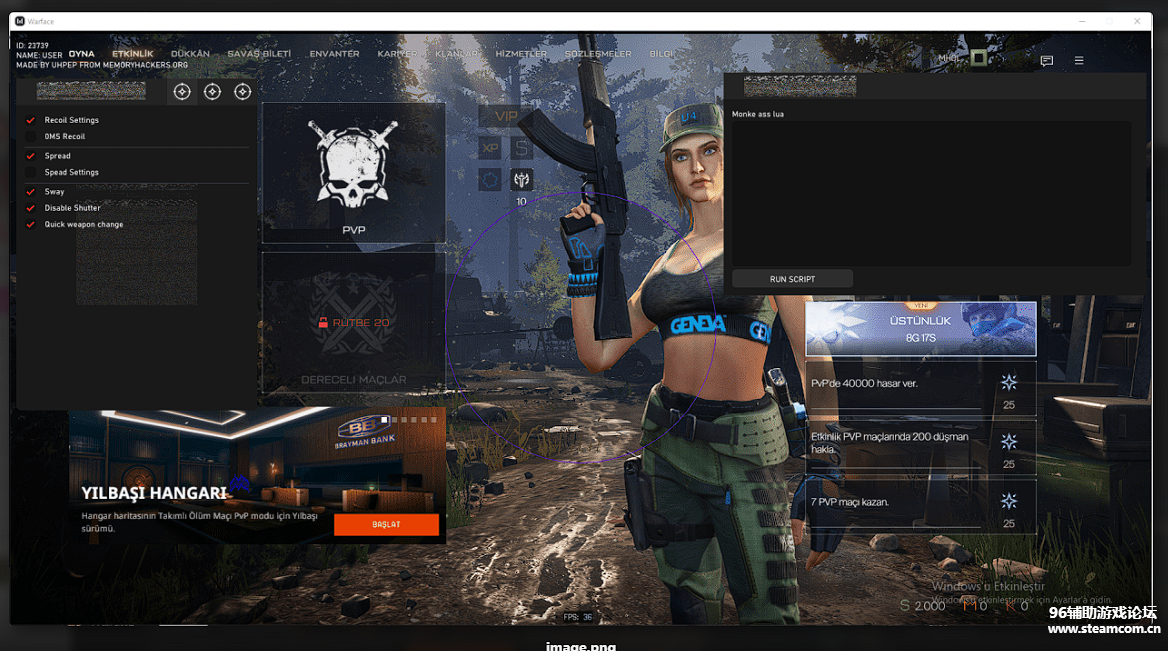Image resolution: width=1168 pixels, height=651 pixels.
Task: Open the hamburger menu icon
Action: [1079, 61]
